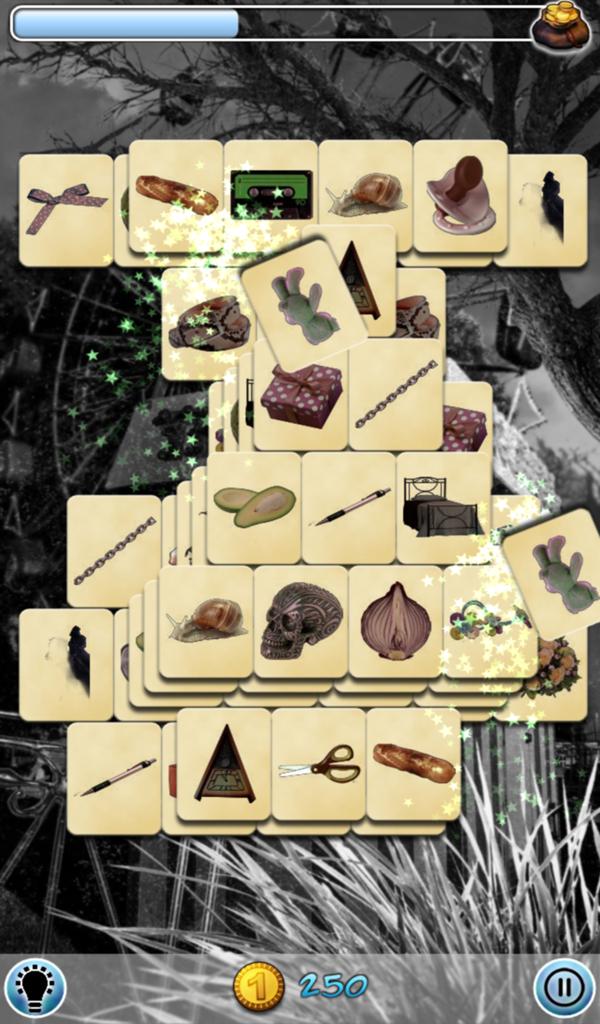Viewport: 600px width, 1024px height.
Task: Select the sliced avocado tile
Action: point(254,506)
